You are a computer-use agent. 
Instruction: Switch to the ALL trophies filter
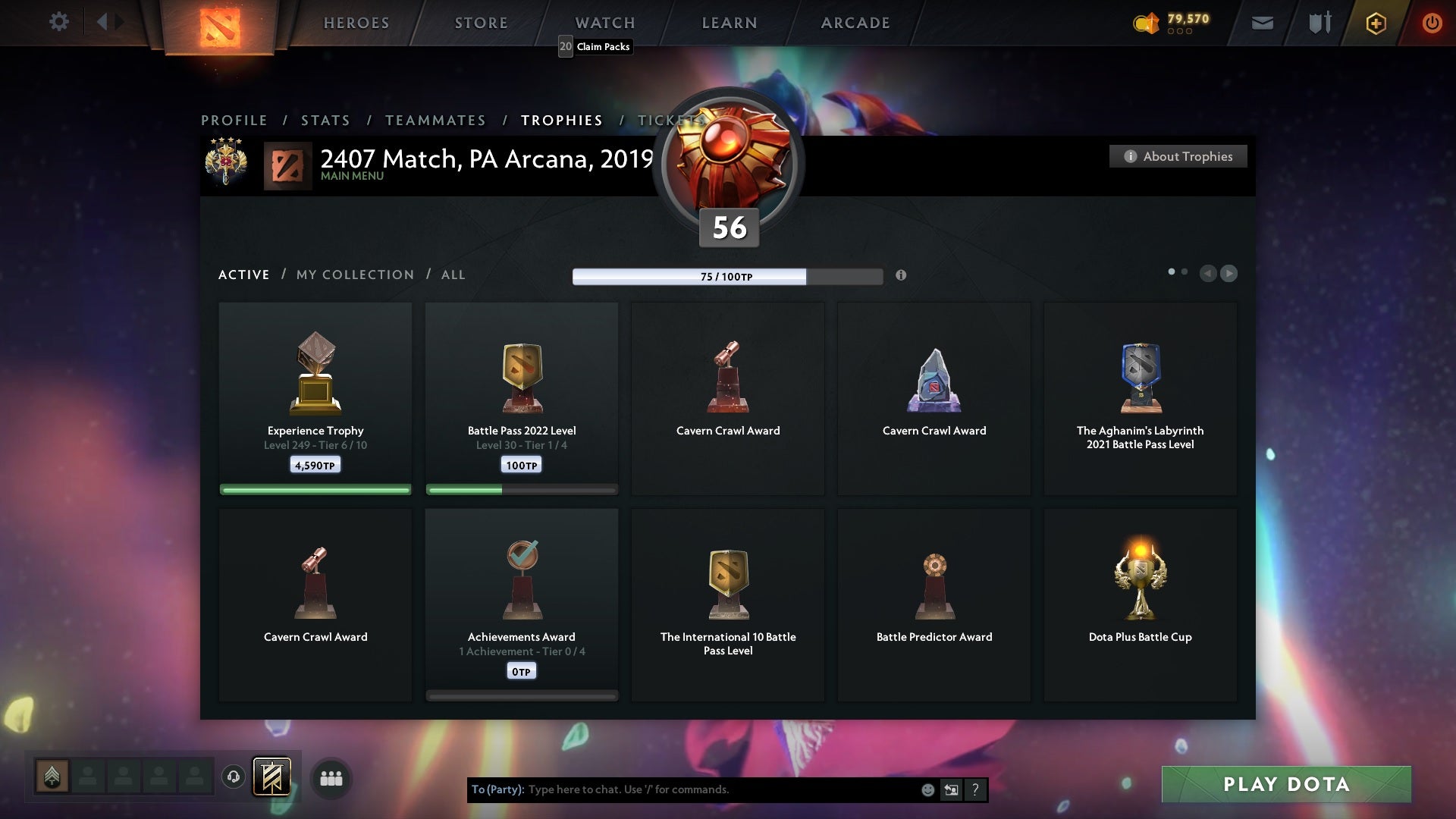coord(453,275)
